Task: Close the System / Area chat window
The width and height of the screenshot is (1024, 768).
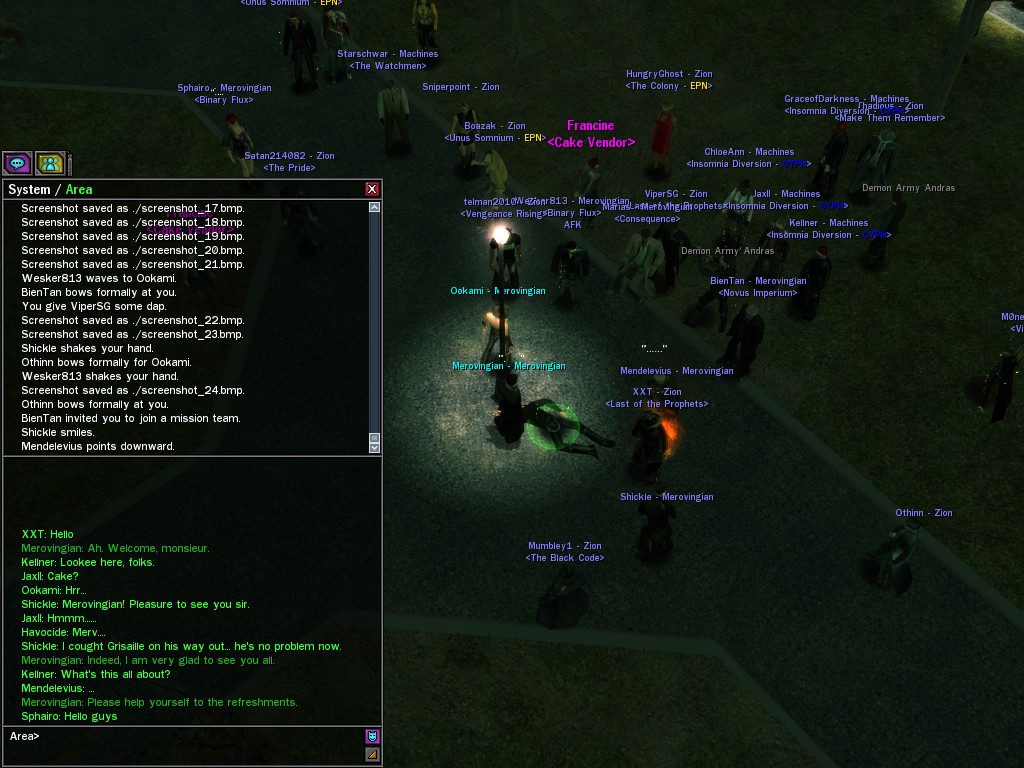Action: click(x=372, y=189)
